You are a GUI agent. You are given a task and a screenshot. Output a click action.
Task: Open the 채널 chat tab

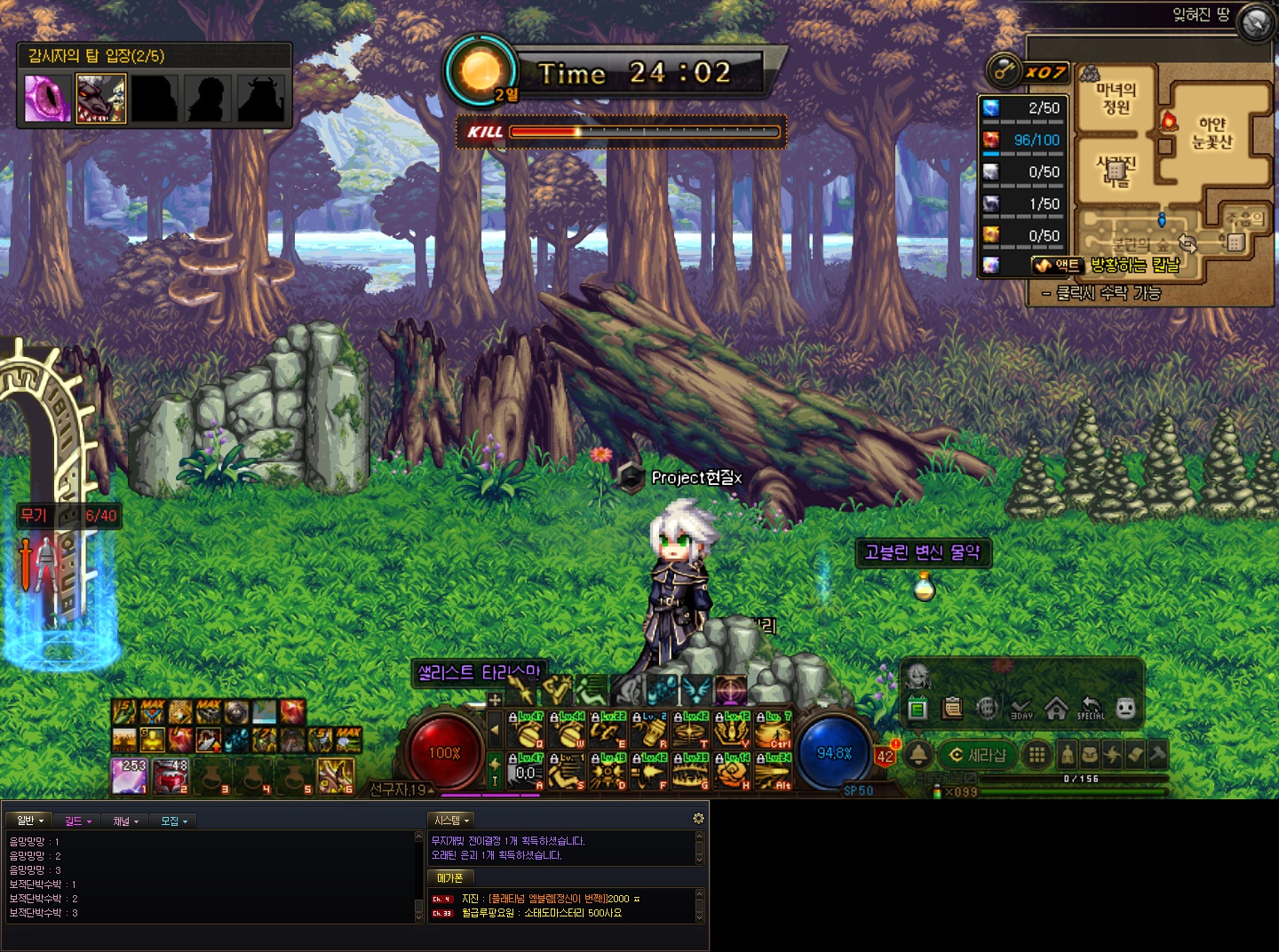[125, 821]
